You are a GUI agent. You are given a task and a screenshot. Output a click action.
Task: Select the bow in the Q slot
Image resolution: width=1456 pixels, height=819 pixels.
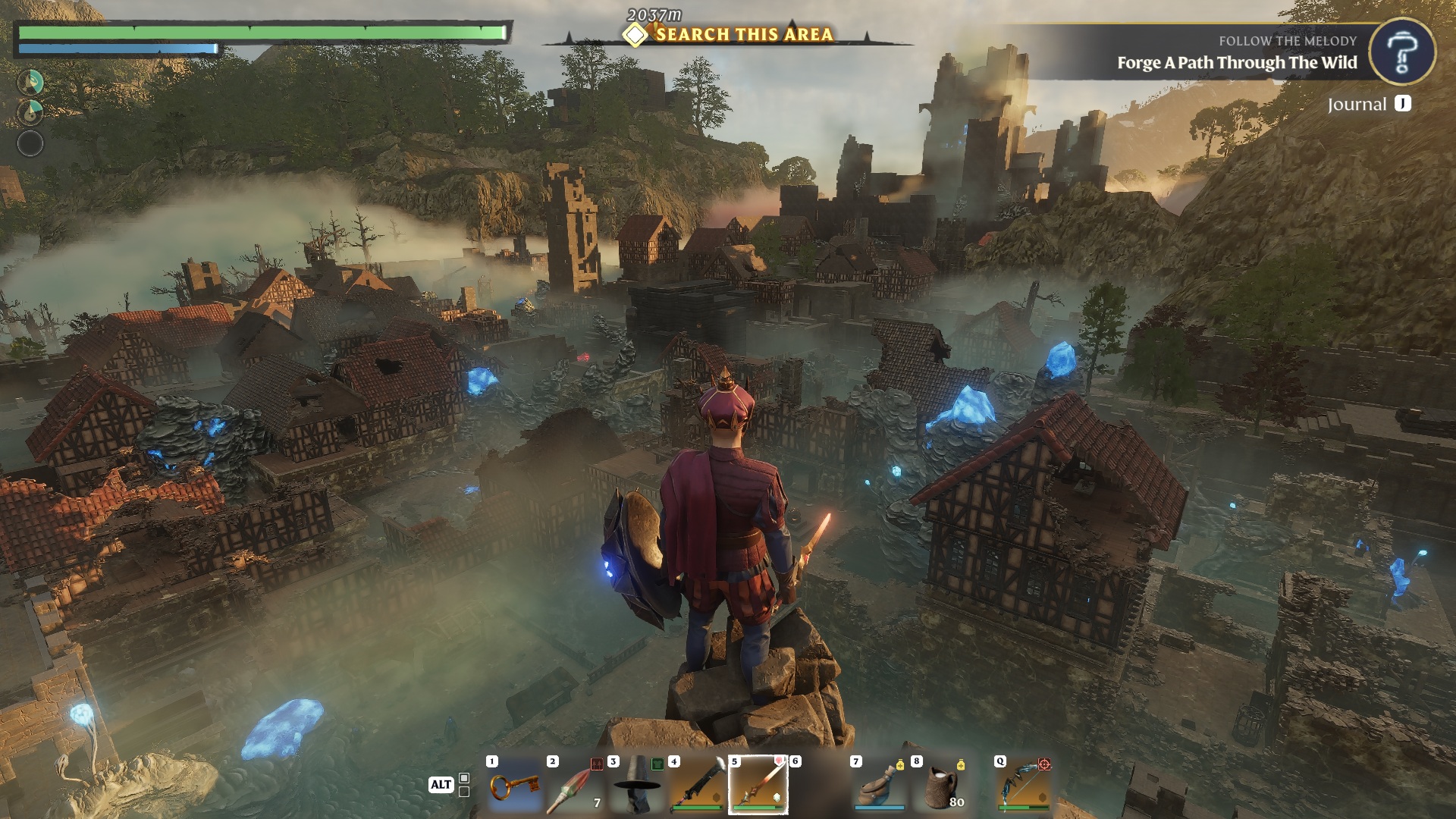coord(1023,786)
